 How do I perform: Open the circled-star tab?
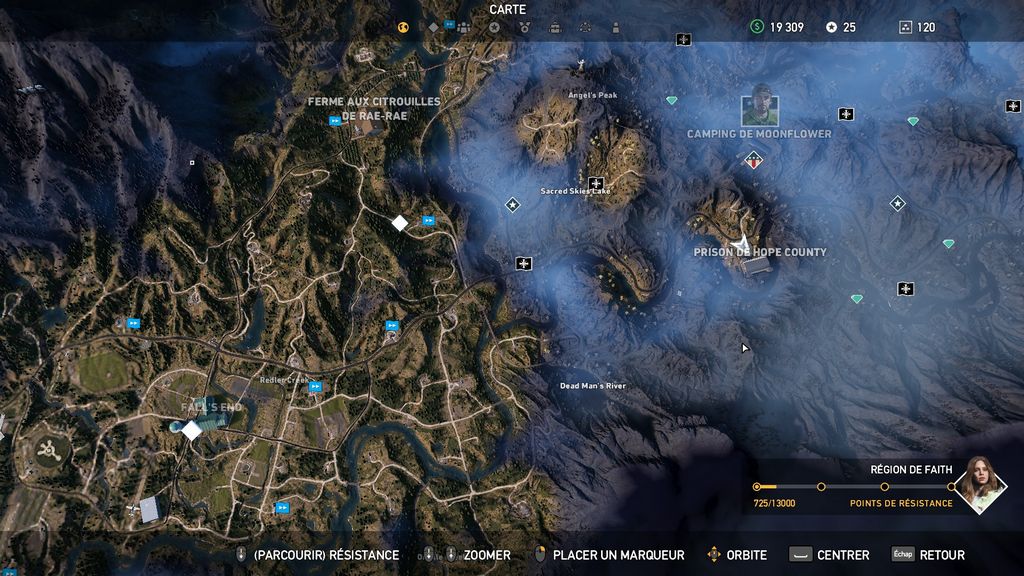pos(493,27)
